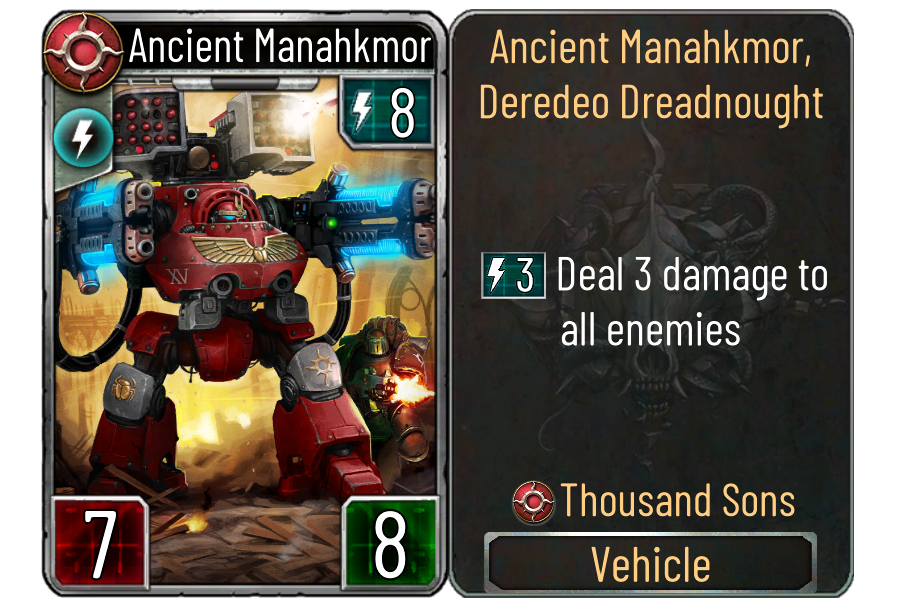Click the Thousand Sons faction label

tap(654, 501)
